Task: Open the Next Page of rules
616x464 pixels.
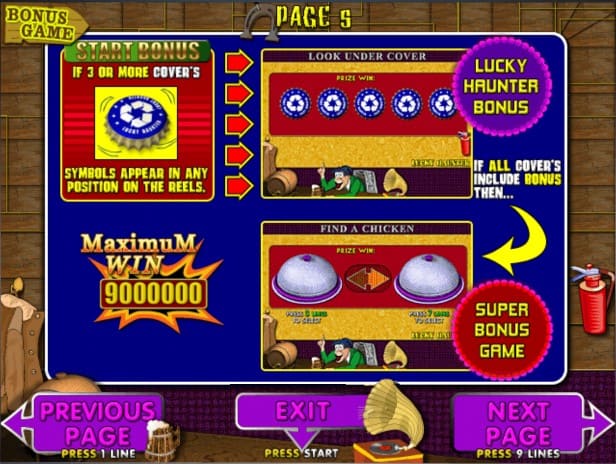Action: (x=518, y=422)
